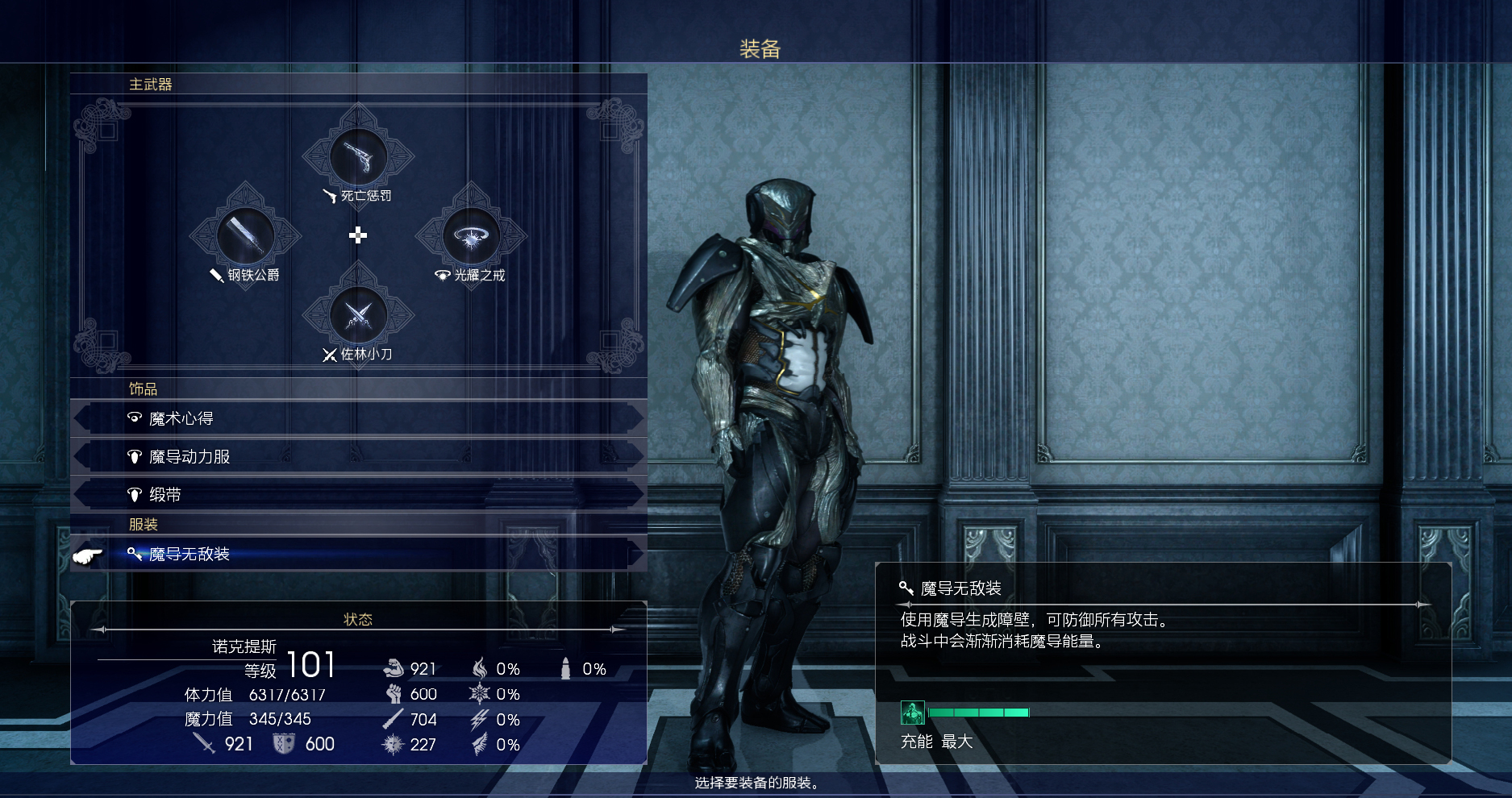Select the 死亡惩罚 pistol weapon slot
Image resolution: width=1512 pixels, height=798 pixels.
click(358, 157)
